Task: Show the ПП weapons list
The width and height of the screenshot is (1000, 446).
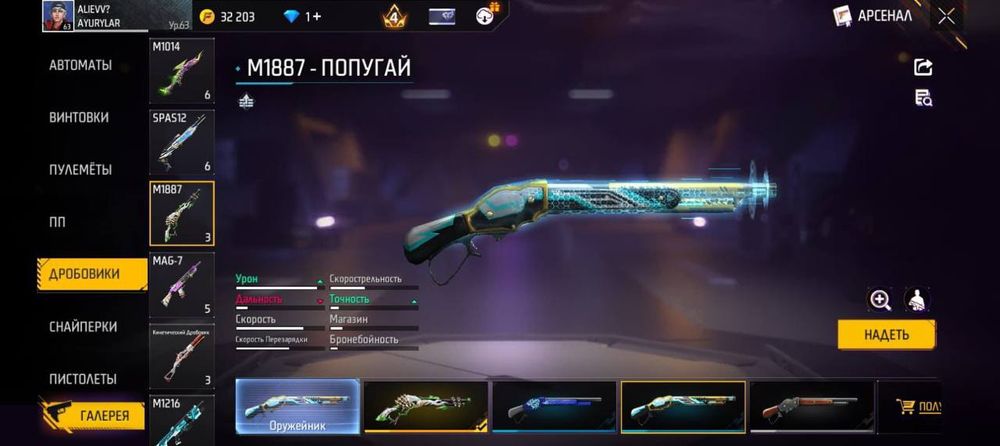Action: 57,222
